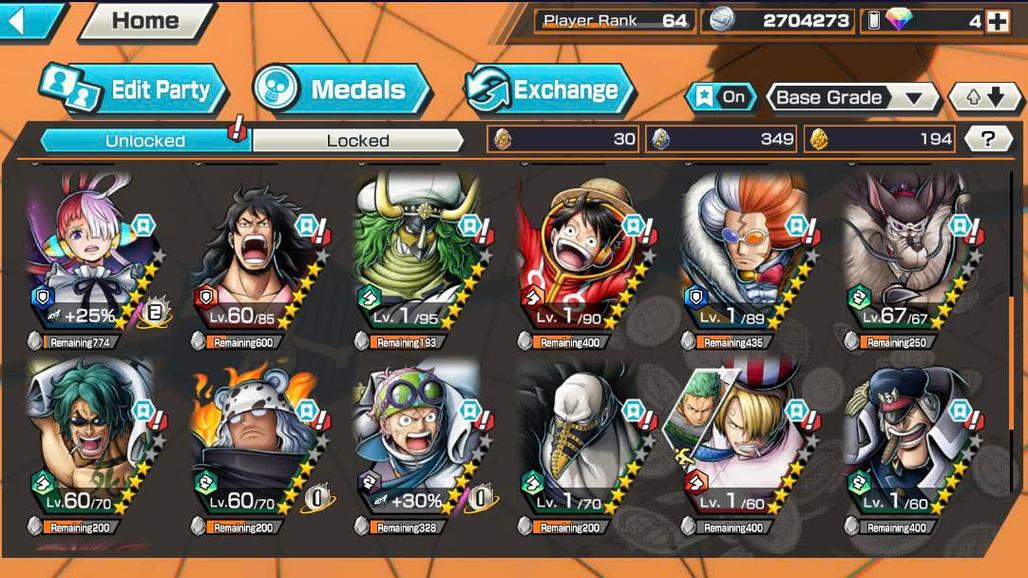Reverse the sort order with arrows button
Screen dimensions: 1028x578
[977, 98]
